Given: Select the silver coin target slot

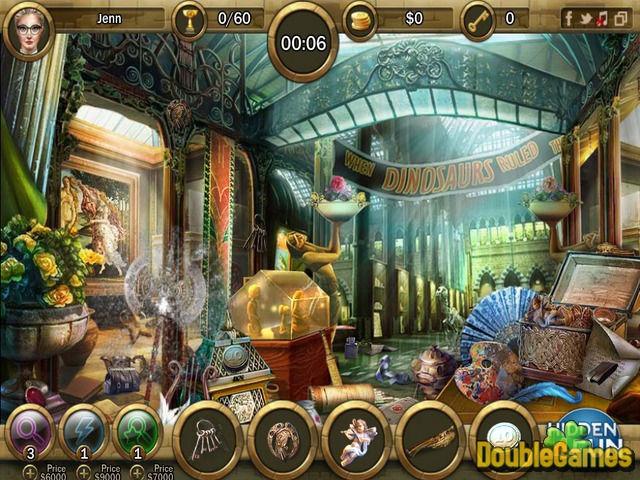Looking at the screenshot, I should click(x=503, y=440).
